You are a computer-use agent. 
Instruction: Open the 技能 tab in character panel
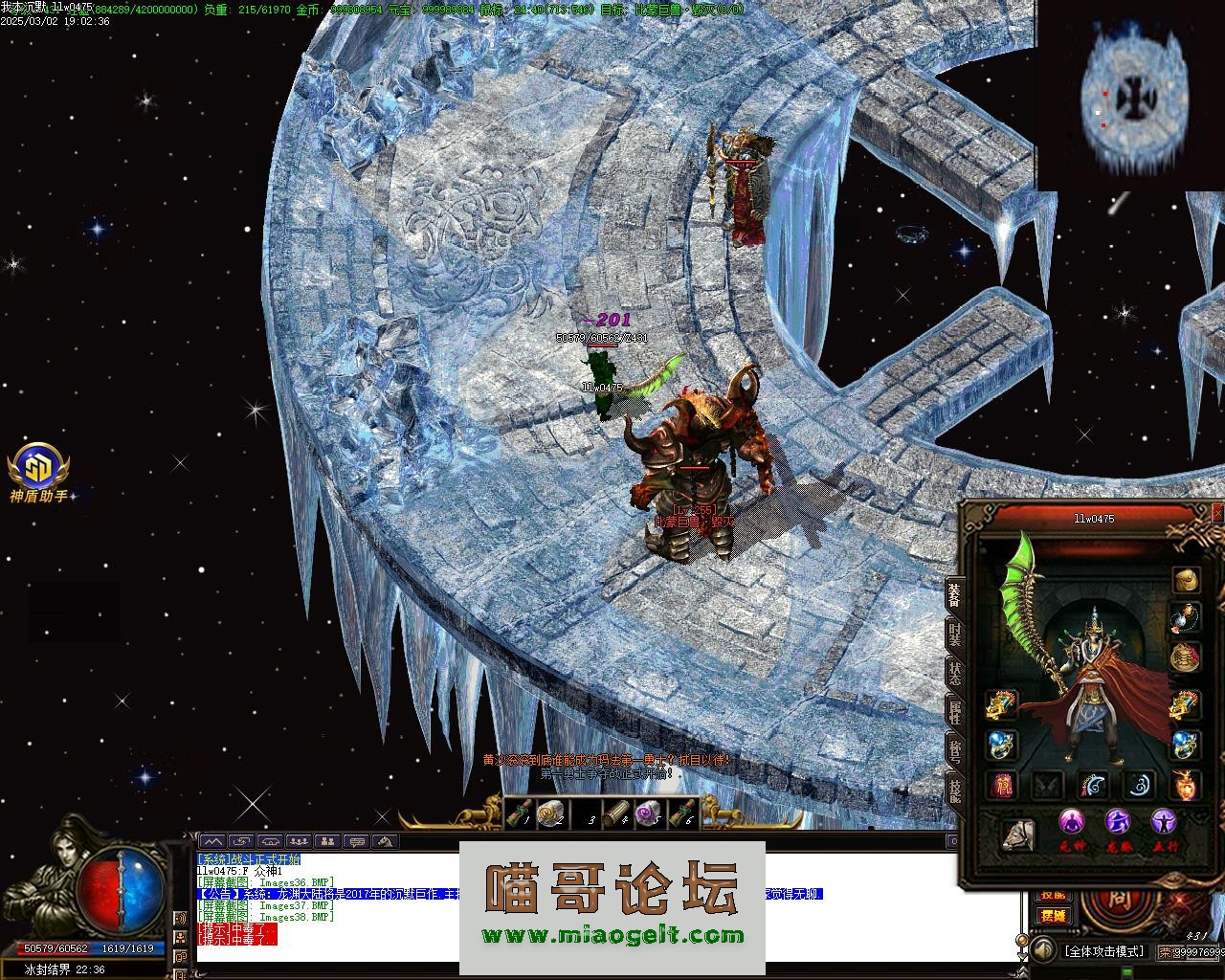pos(954,789)
